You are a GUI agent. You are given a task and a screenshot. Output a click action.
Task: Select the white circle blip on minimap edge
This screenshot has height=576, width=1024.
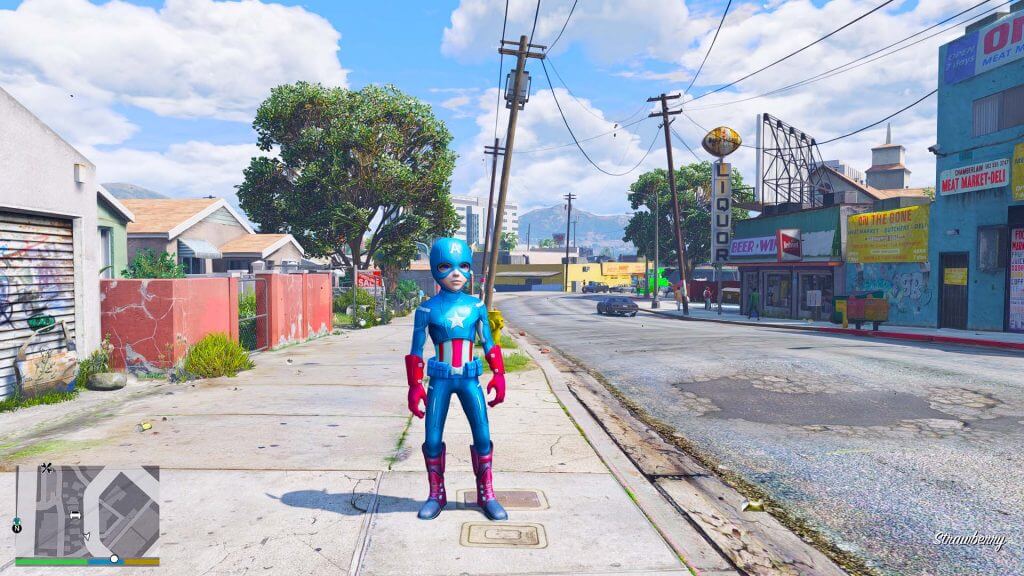(x=114, y=558)
